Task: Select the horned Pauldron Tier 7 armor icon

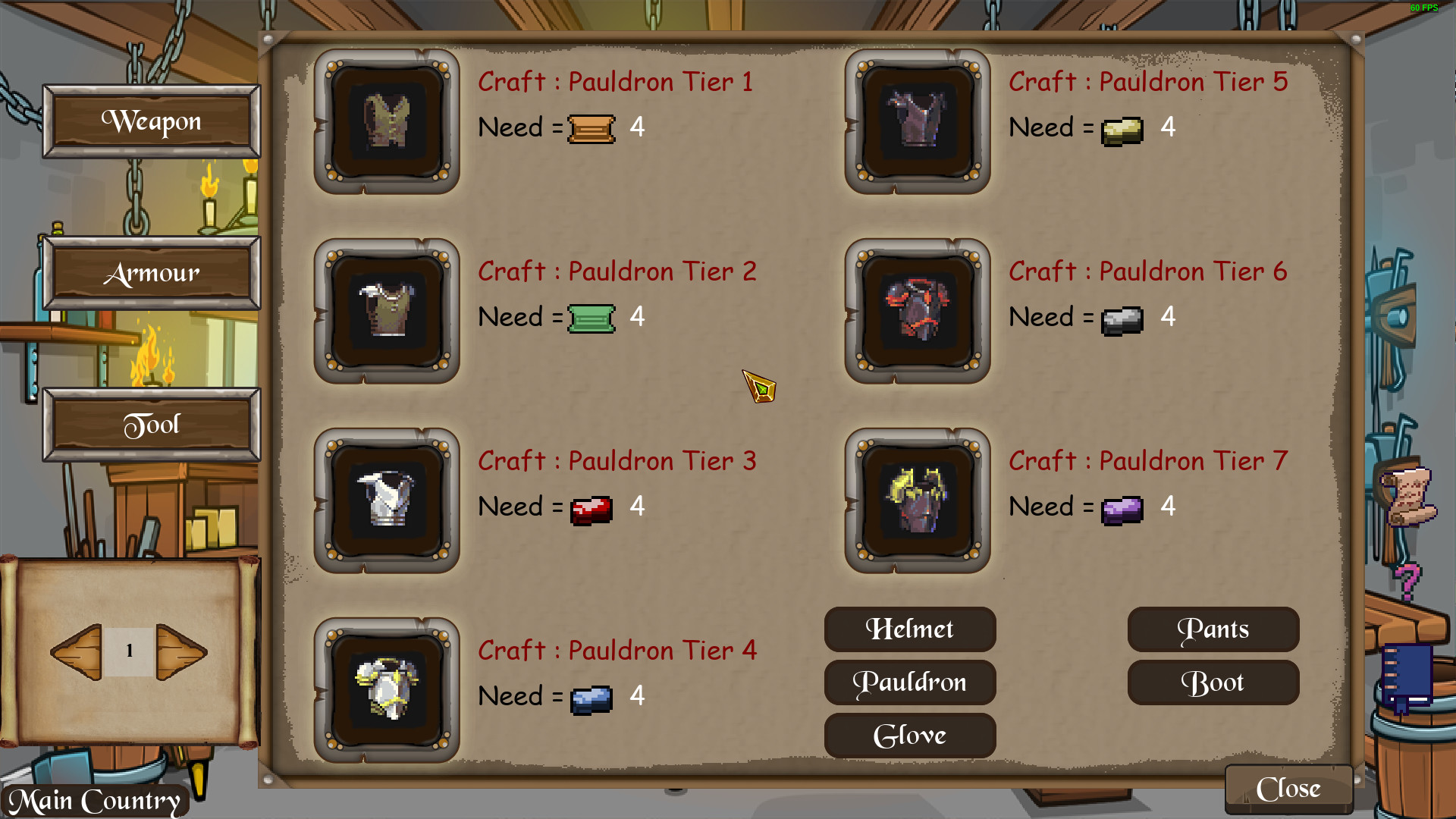Action: [917, 500]
